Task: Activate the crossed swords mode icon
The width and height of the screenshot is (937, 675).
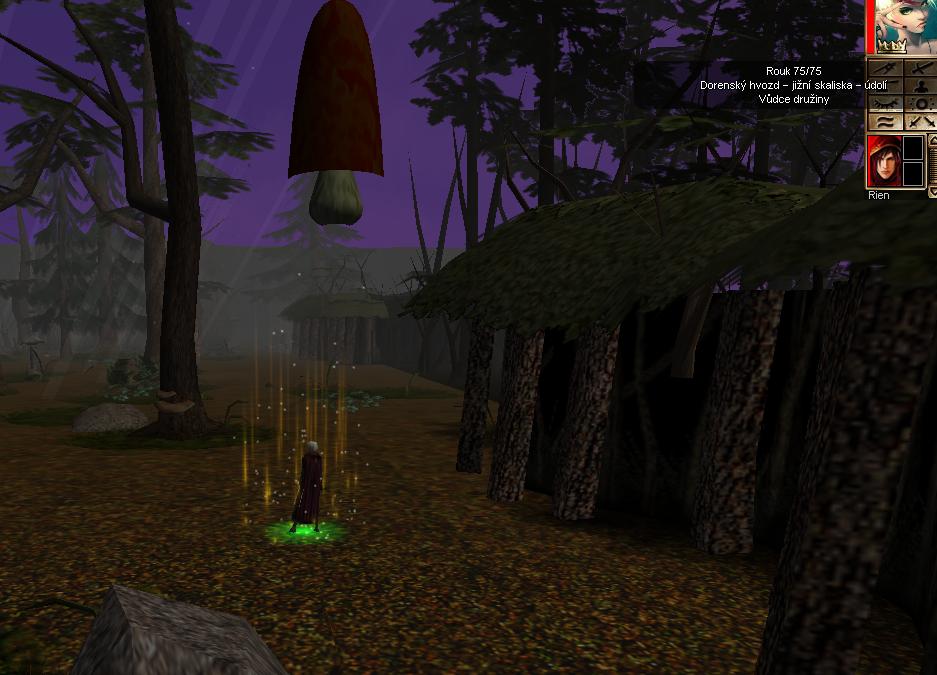Action: click(920, 122)
